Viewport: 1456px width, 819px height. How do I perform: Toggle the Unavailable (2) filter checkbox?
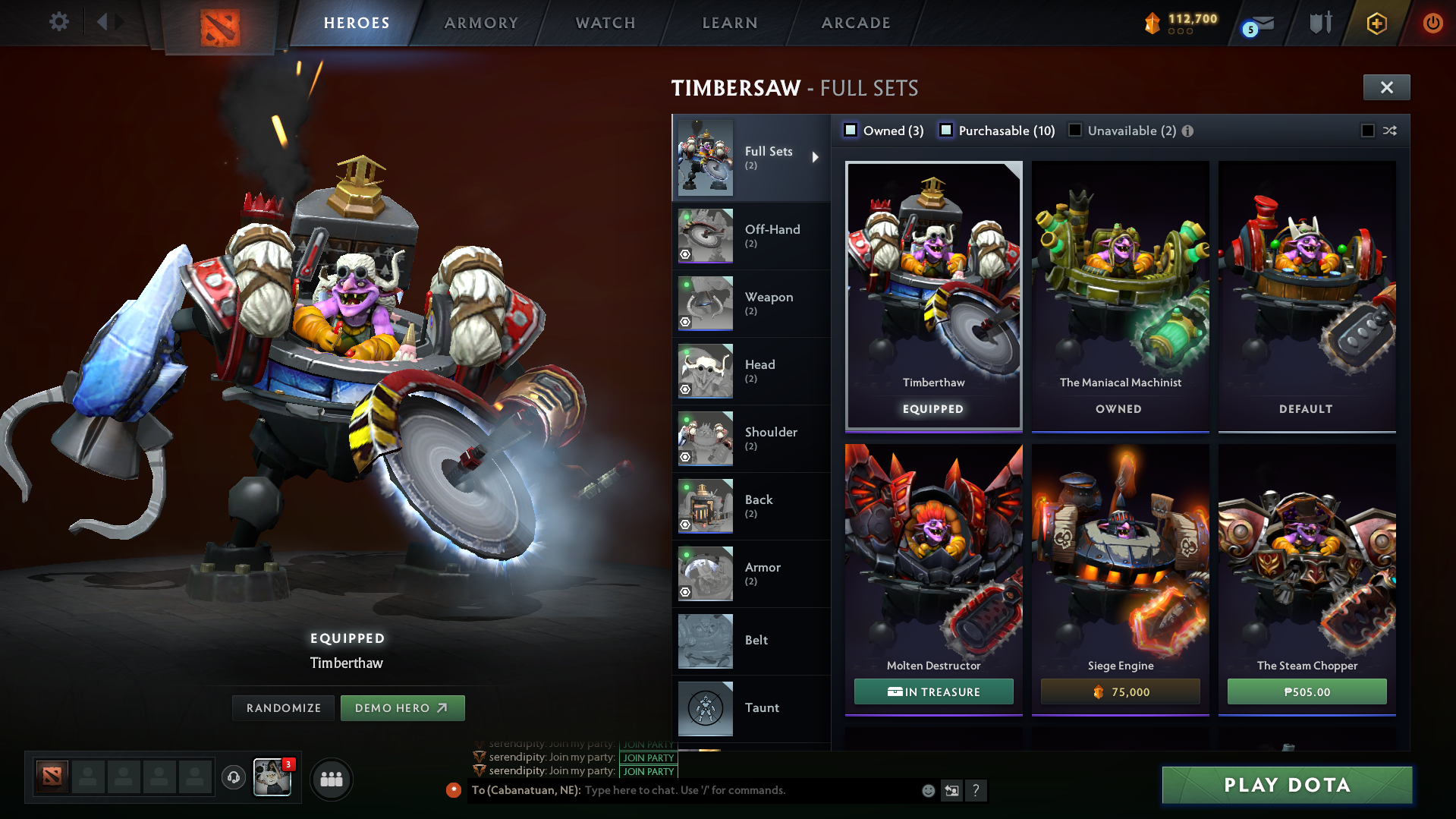pos(1075,130)
